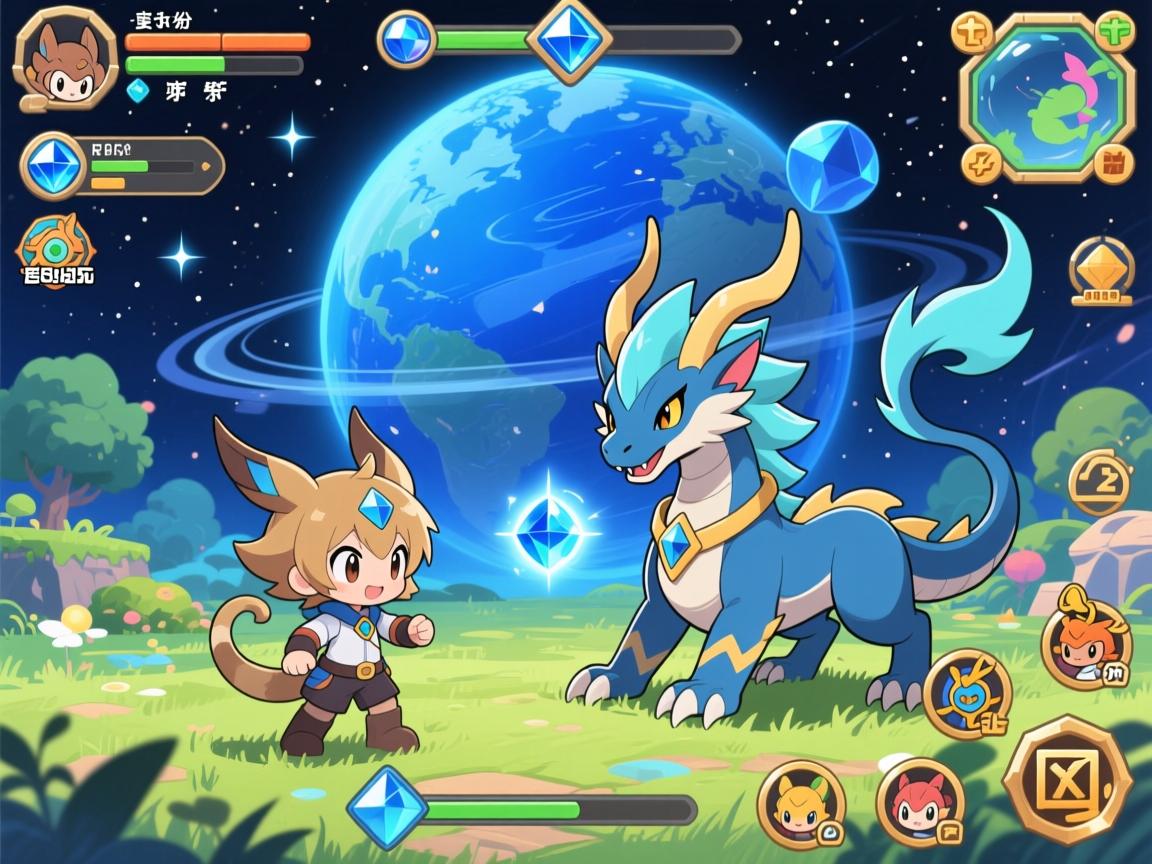This screenshot has width=1152, height=864.
Task: Select the red-haired character portrait icon
Action: (920, 801)
